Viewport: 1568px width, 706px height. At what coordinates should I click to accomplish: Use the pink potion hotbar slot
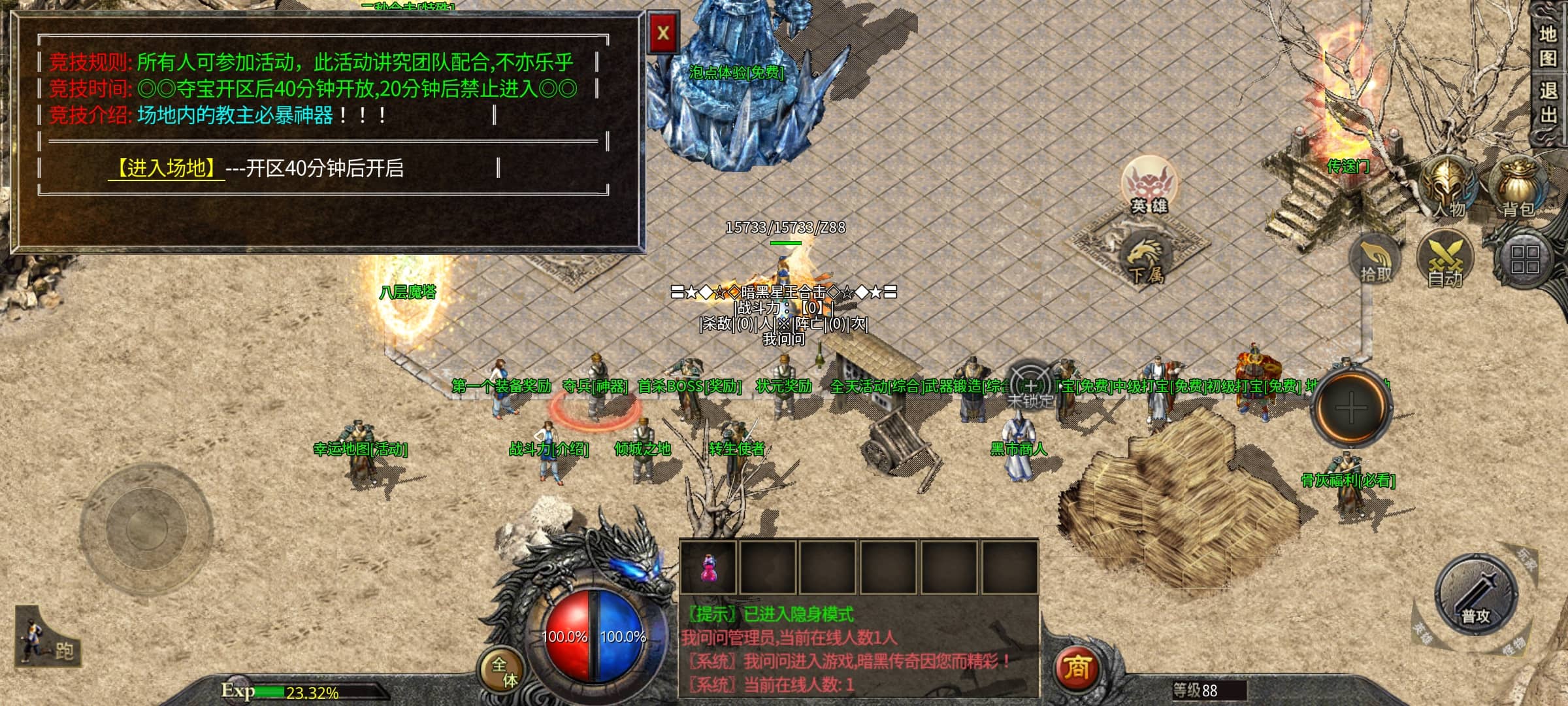(708, 567)
